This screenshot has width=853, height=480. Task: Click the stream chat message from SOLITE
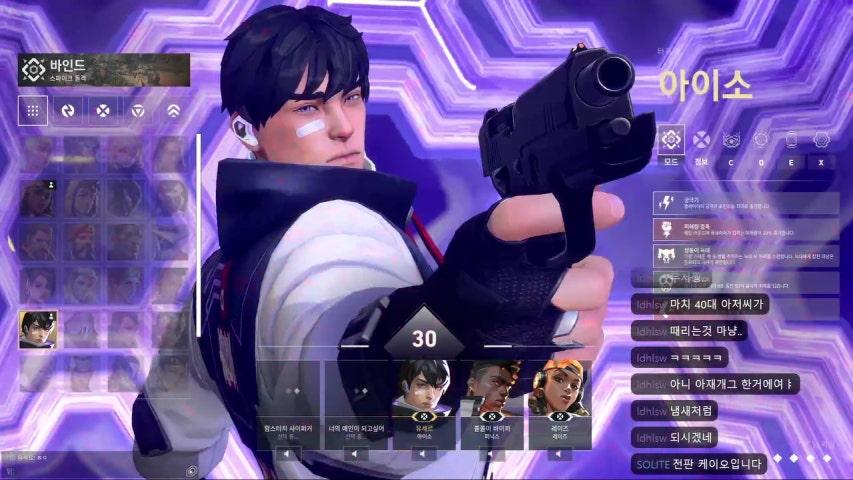click(x=700, y=464)
